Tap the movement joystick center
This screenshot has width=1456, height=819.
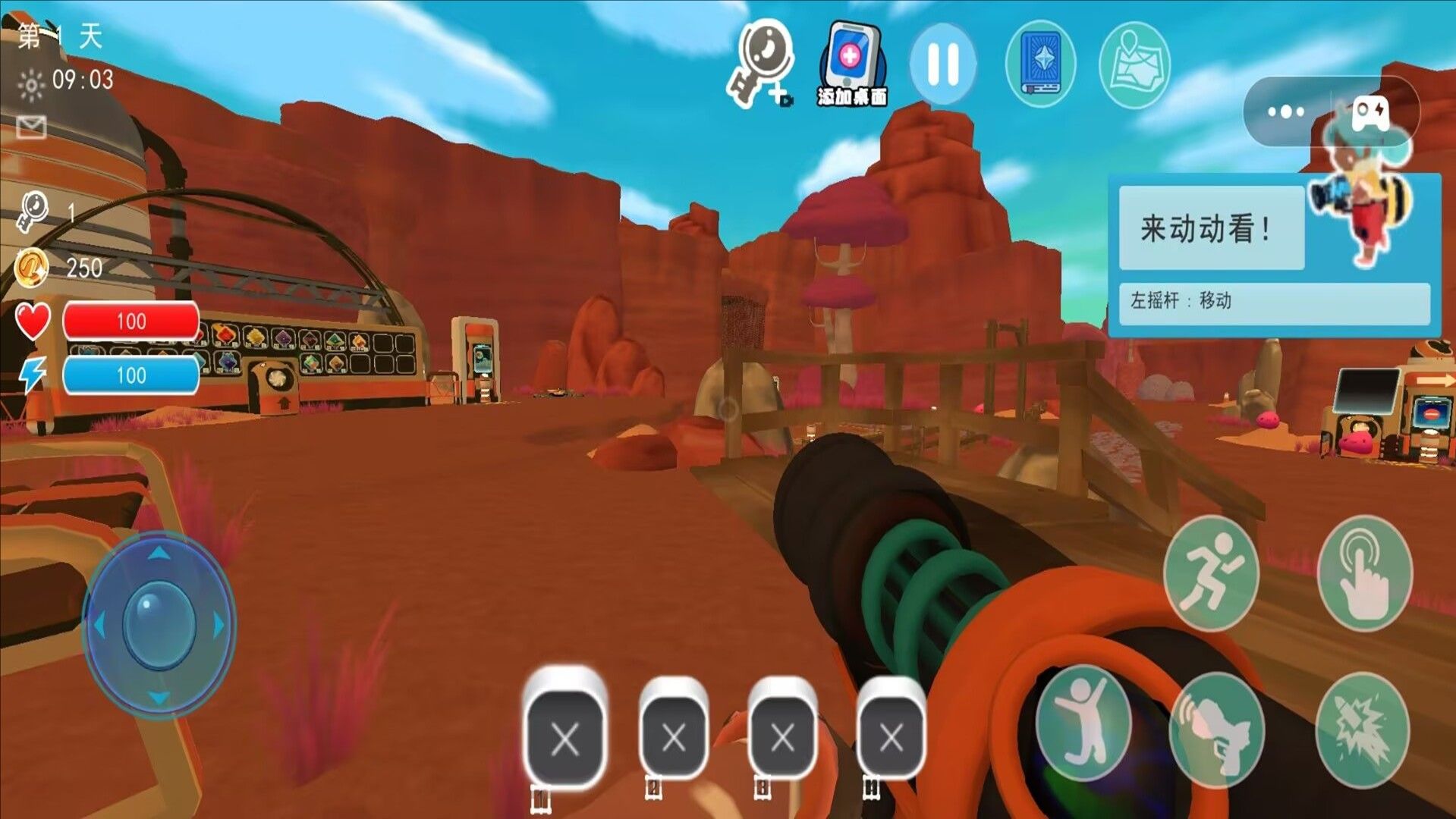[159, 625]
